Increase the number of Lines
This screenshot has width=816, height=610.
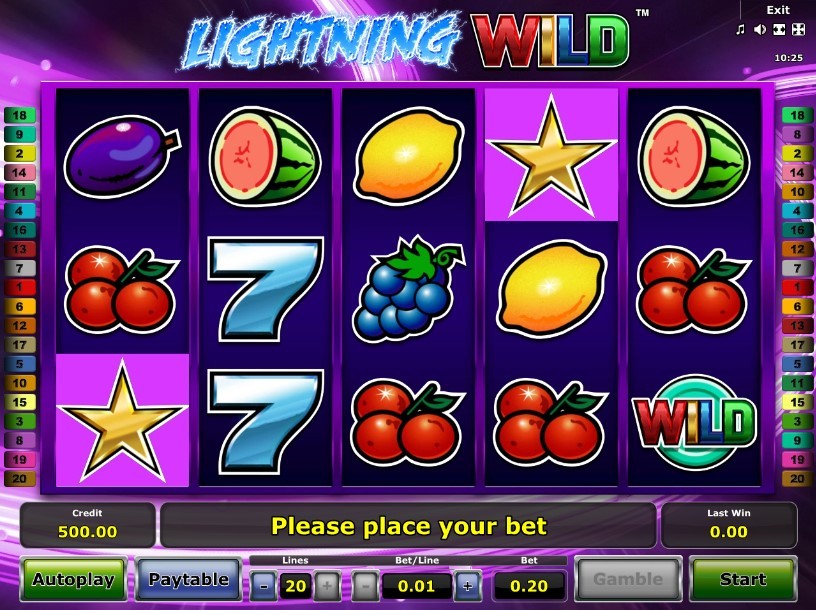click(327, 586)
